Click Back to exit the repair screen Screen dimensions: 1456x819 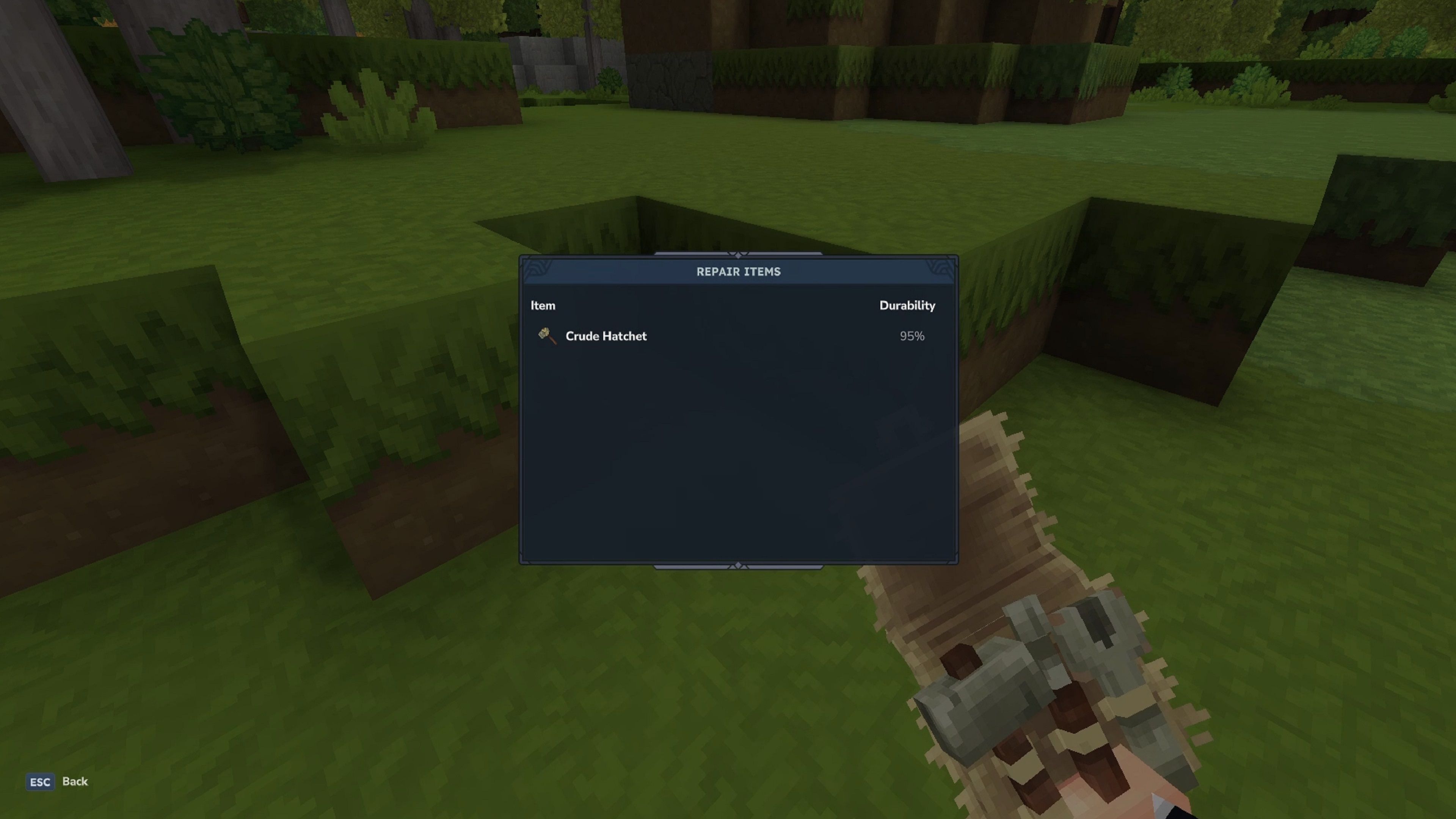(x=75, y=782)
